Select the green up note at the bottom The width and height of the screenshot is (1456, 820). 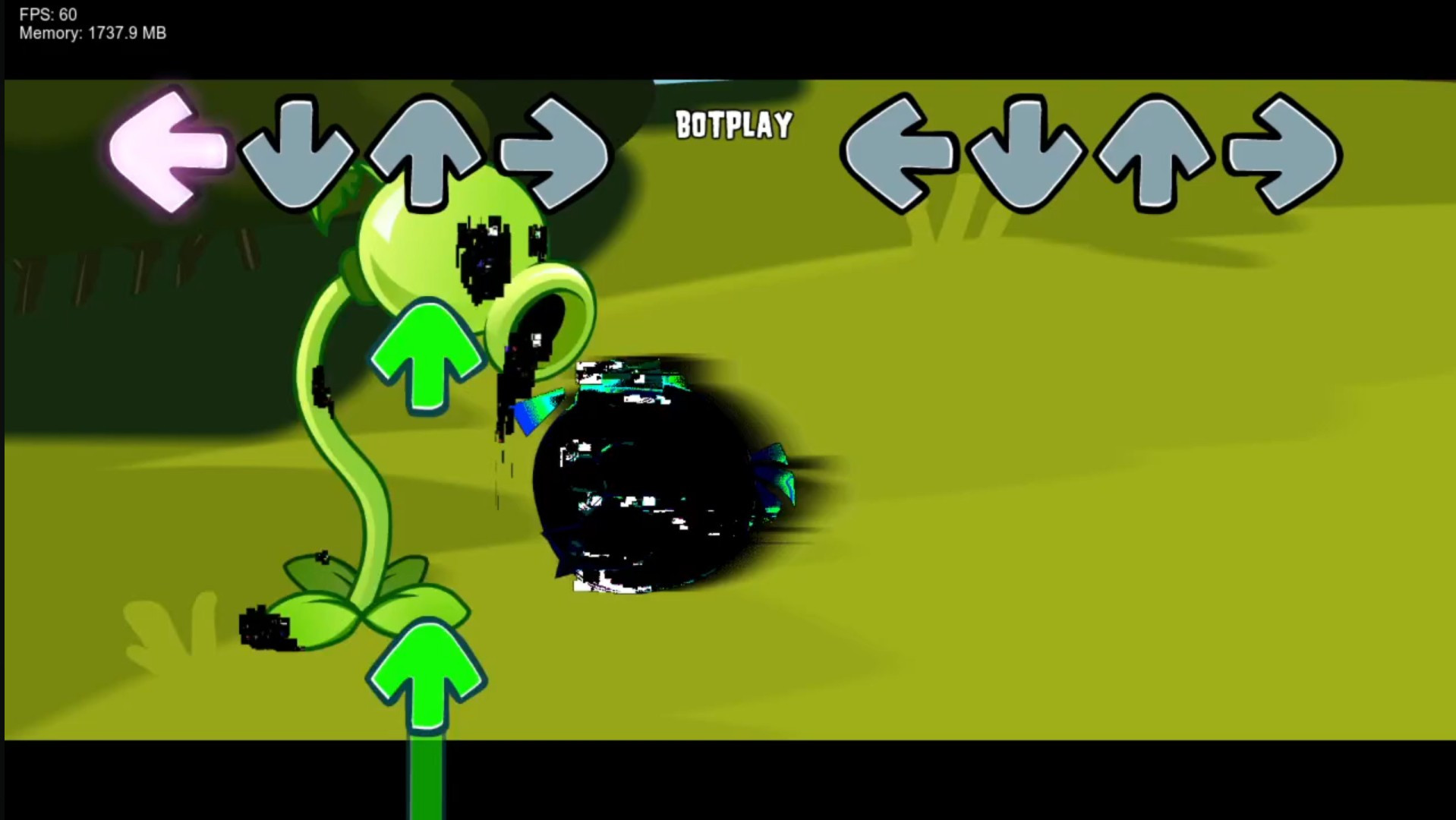[x=425, y=676]
